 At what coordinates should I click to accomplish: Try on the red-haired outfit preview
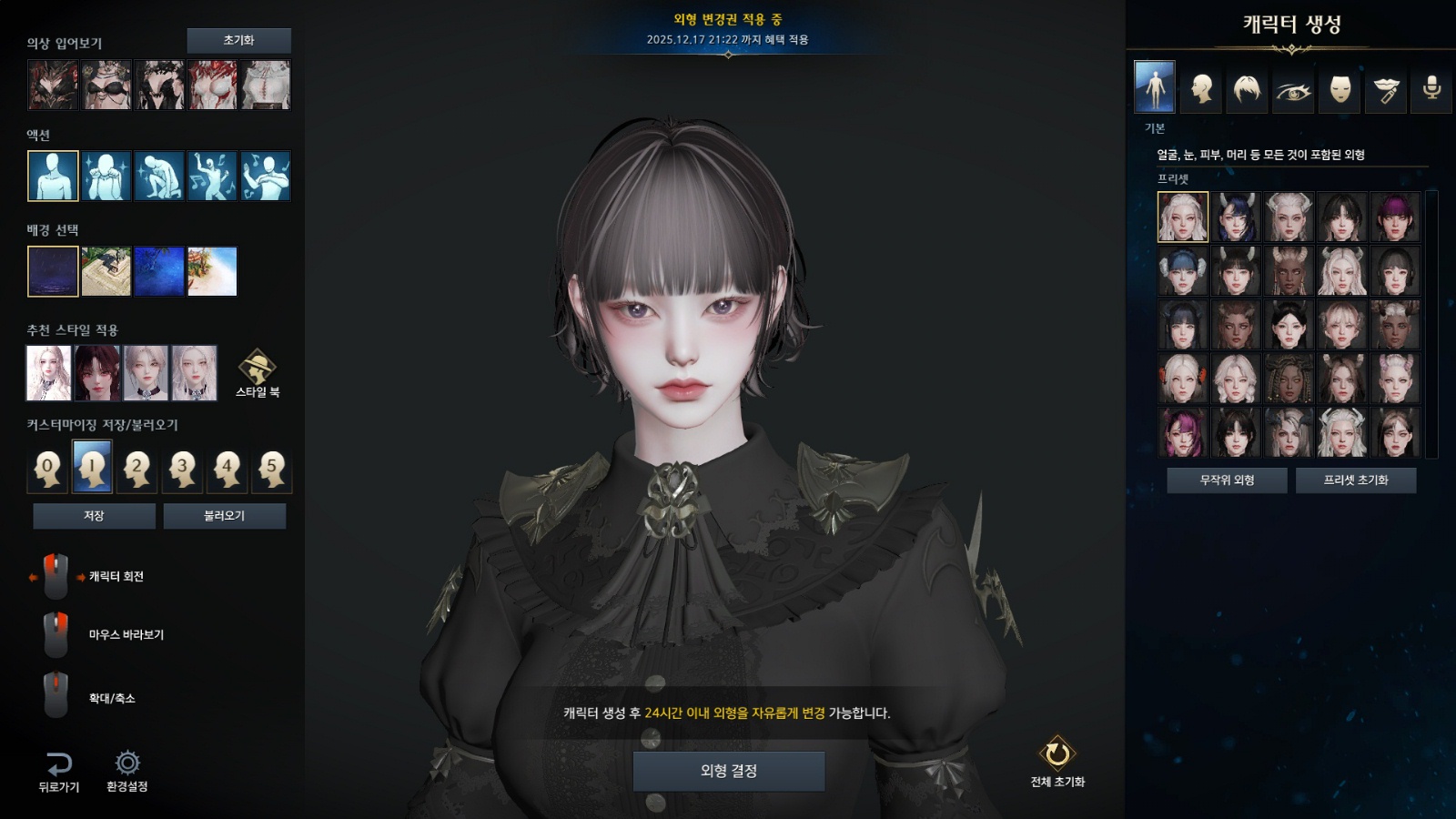tap(212, 85)
